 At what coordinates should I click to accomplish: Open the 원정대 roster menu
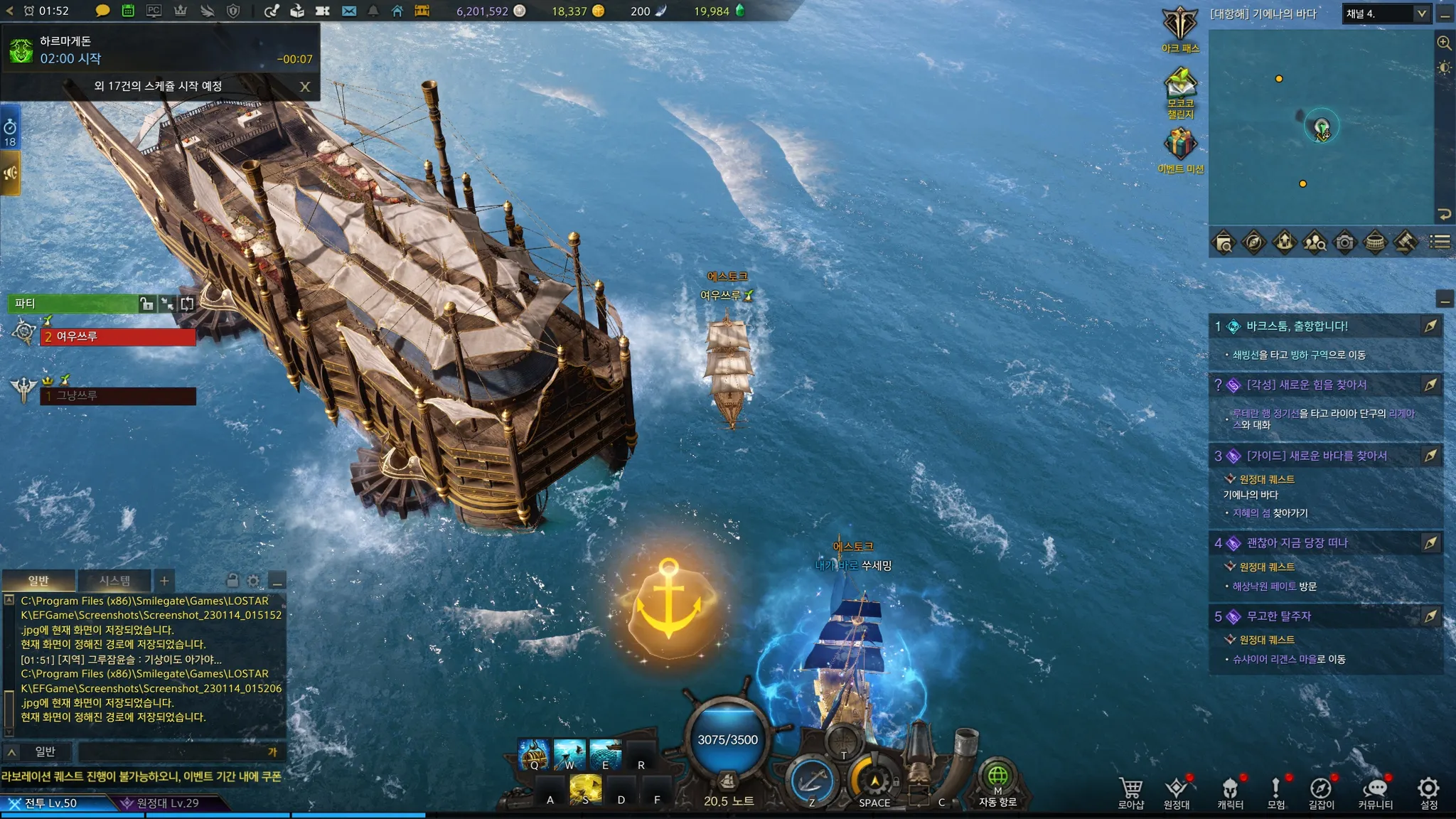pyautogui.click(x=1177, y=791)
